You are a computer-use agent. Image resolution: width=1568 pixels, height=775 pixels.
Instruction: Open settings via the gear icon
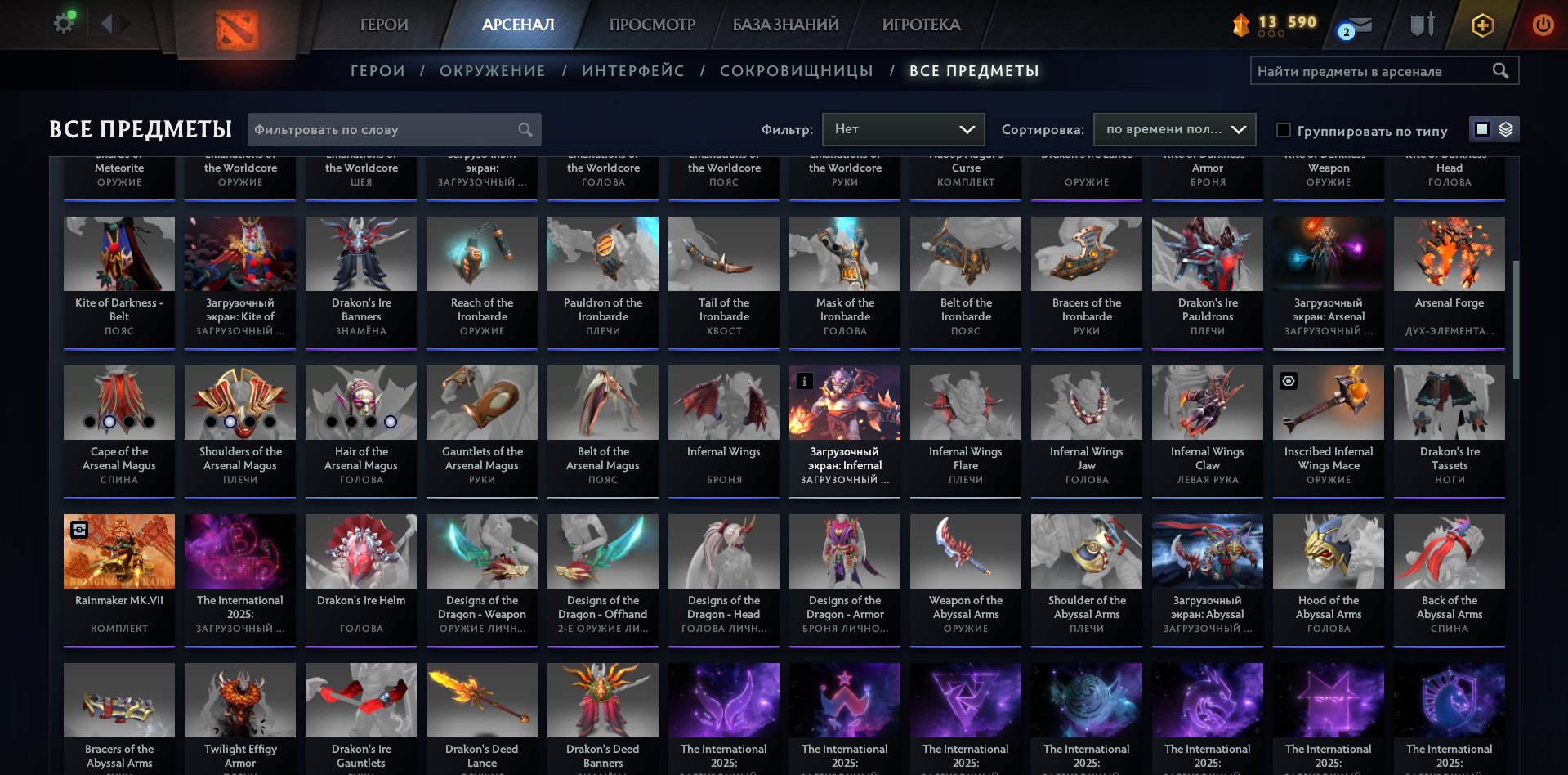pos(63,22)
